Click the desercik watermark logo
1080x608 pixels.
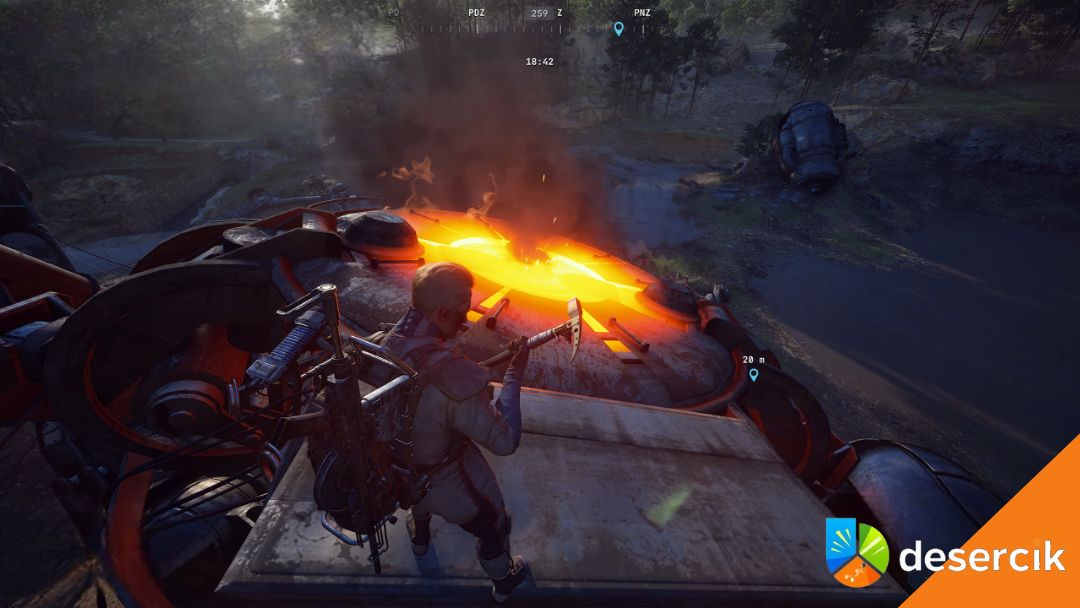[x=945, y=555]
